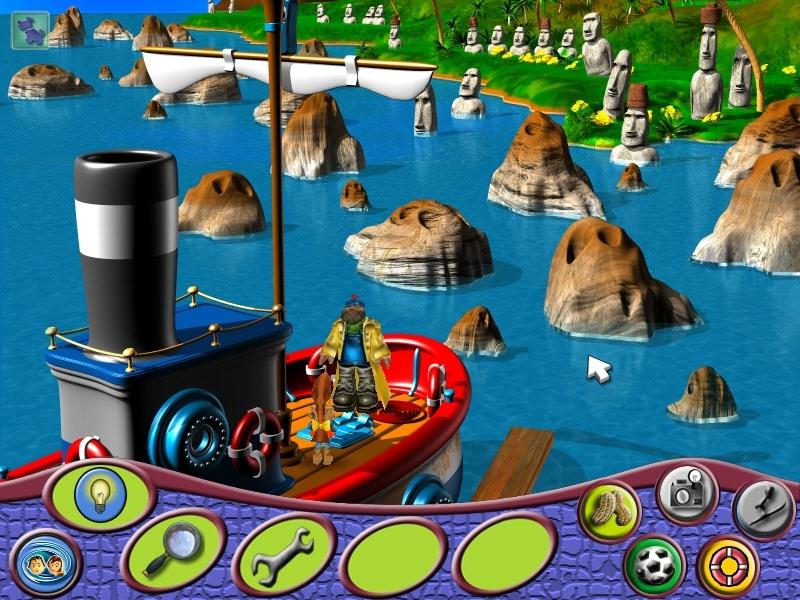Open the camera button
Viewport: 800px width, 600px height.
[686, 491]
